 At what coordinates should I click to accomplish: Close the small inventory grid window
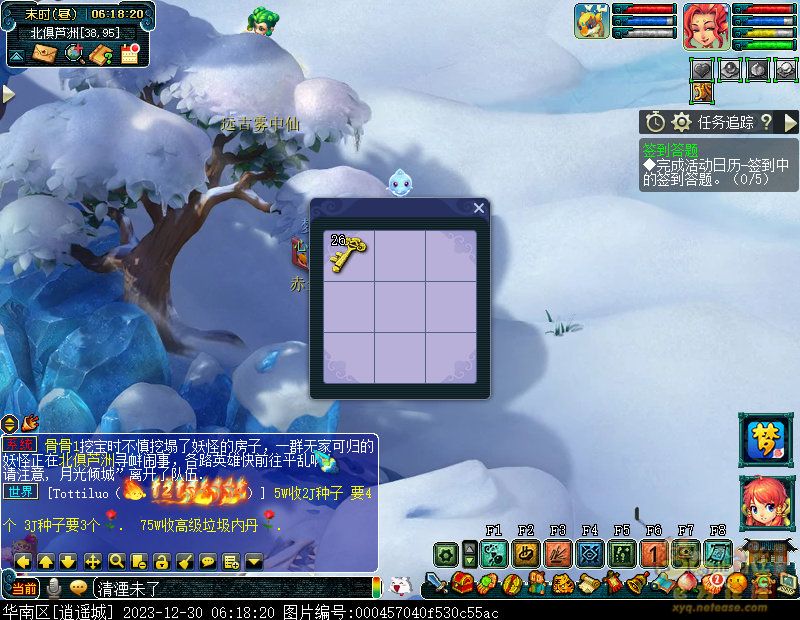point(479,208)
